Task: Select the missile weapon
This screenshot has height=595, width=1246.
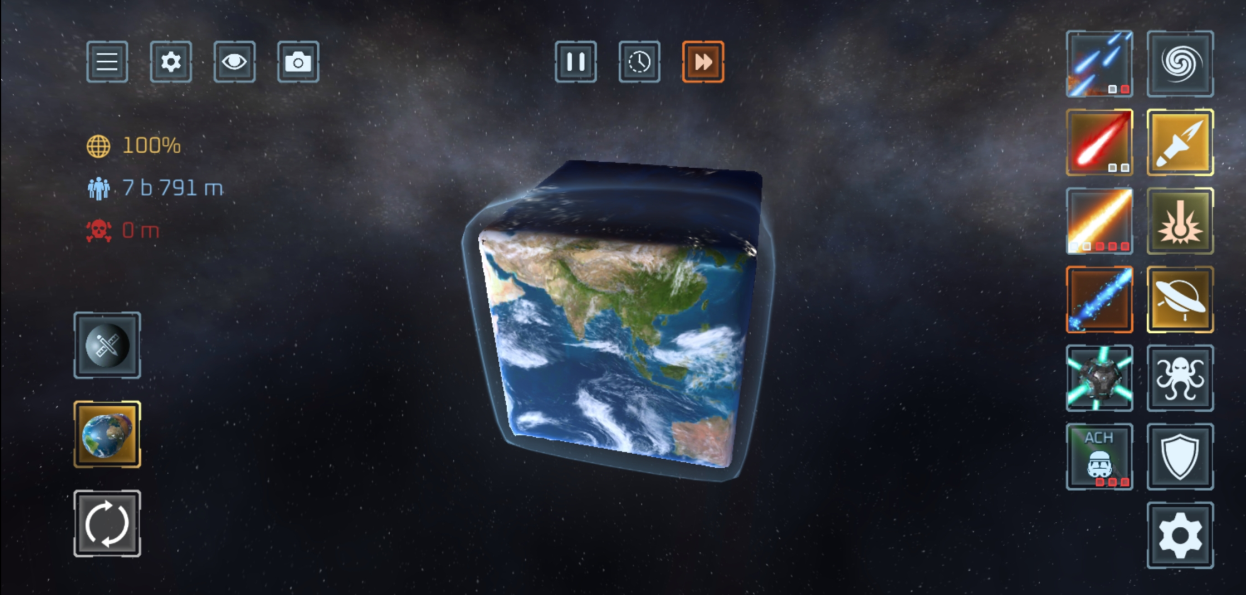Action: pos(1180,142)
